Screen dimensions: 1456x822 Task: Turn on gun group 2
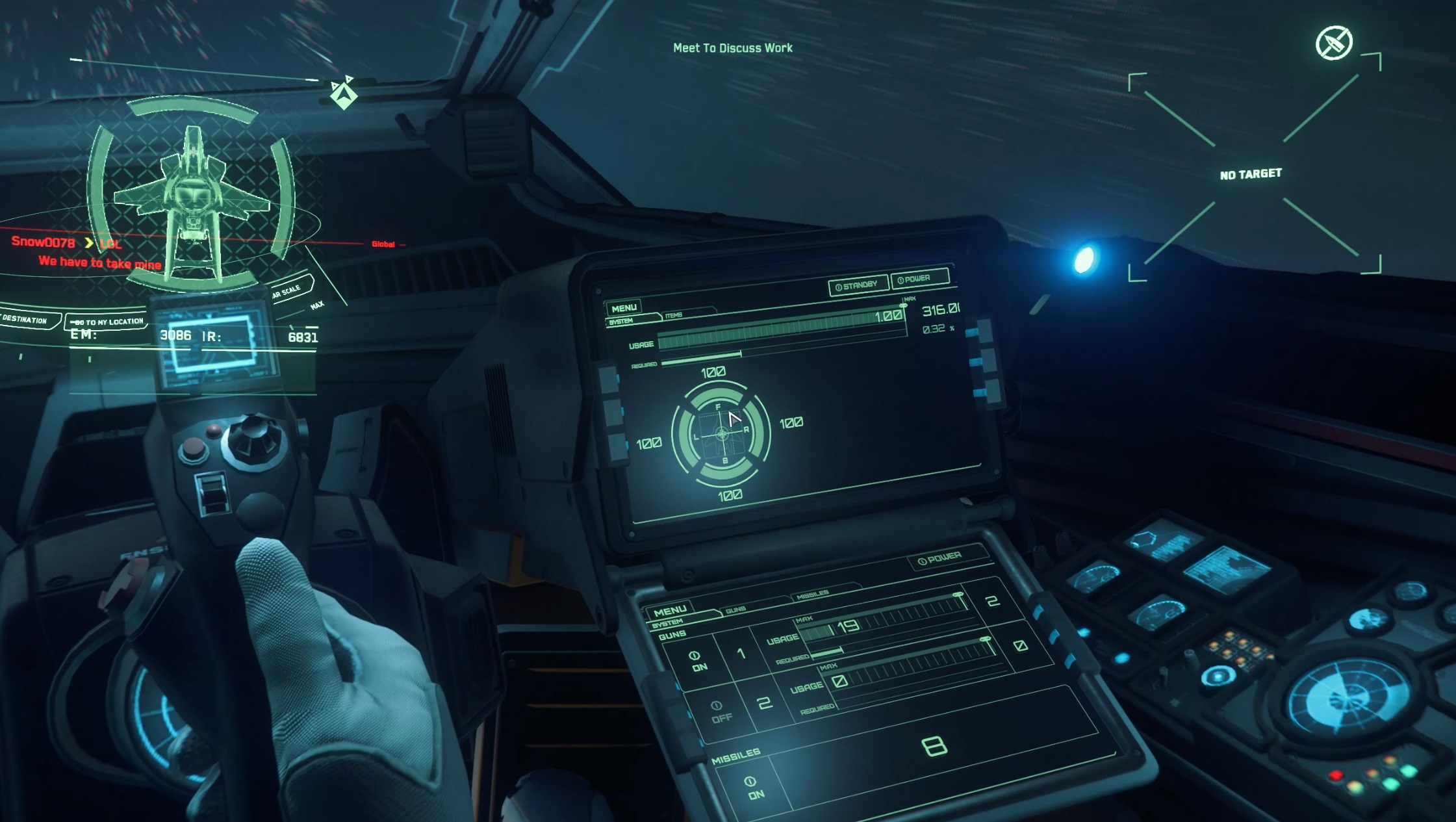pos(719,711)
